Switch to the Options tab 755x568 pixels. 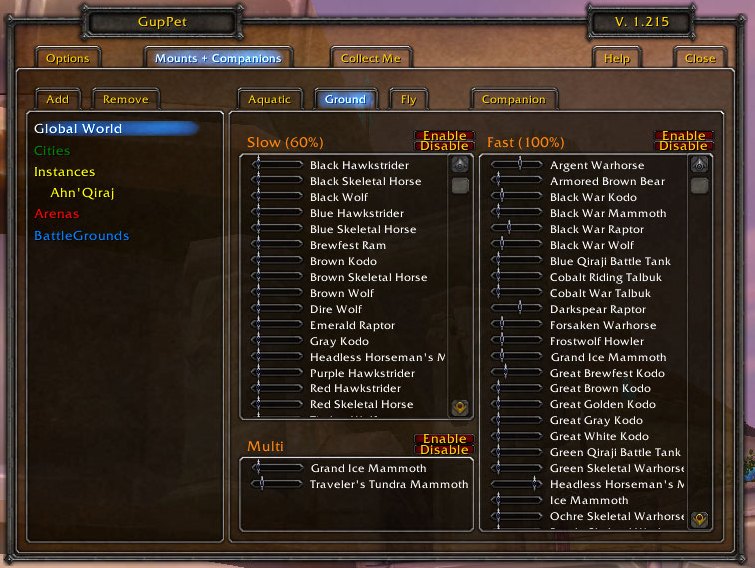pos(67,58)
